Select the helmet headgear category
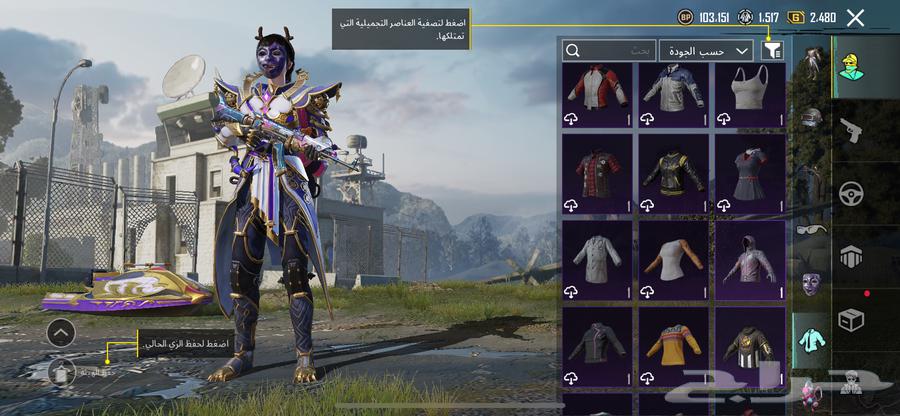The image size is (900, 416). [812, 117]
